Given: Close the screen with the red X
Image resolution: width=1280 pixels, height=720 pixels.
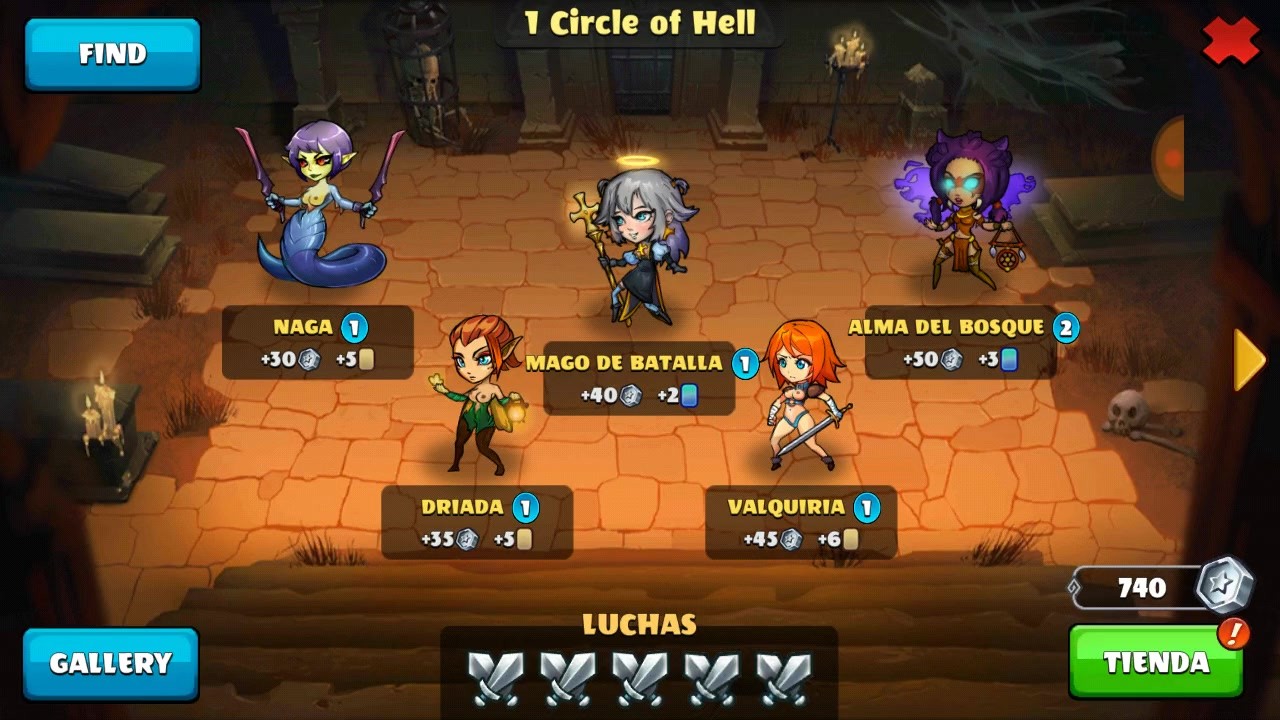Looking at the screenshot, I should pos(1230,41).
